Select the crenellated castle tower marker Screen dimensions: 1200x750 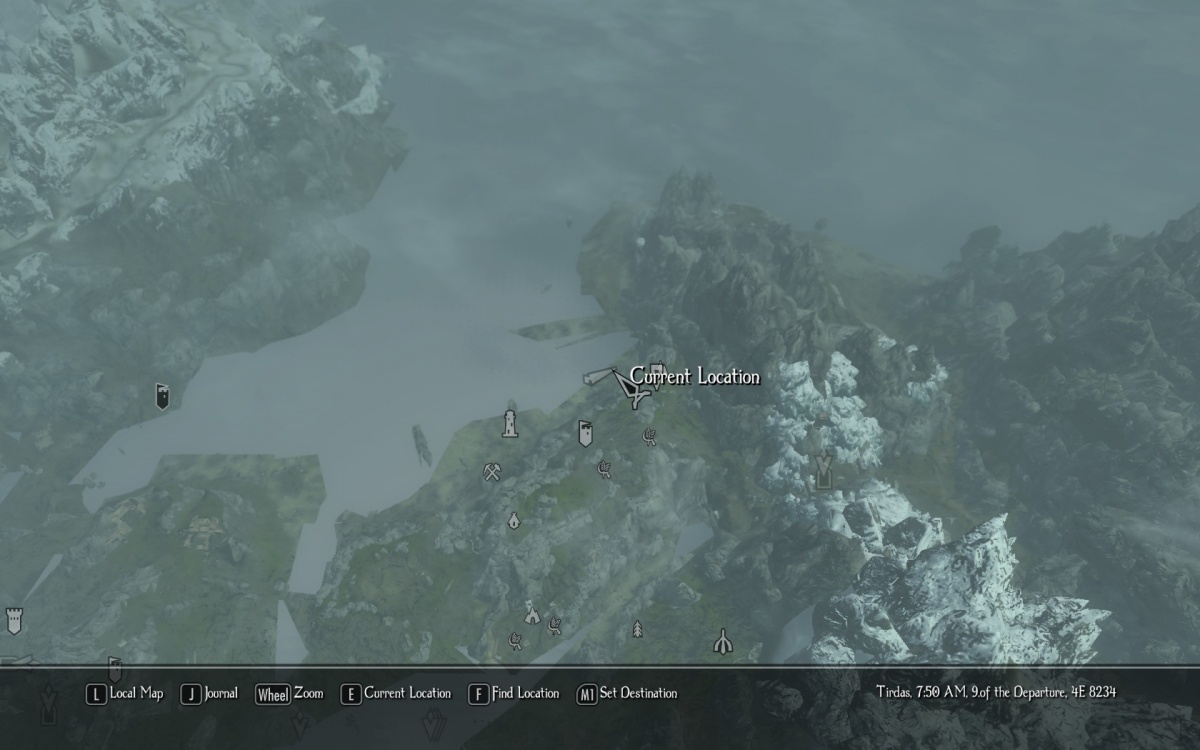click(x=14, y=620)
